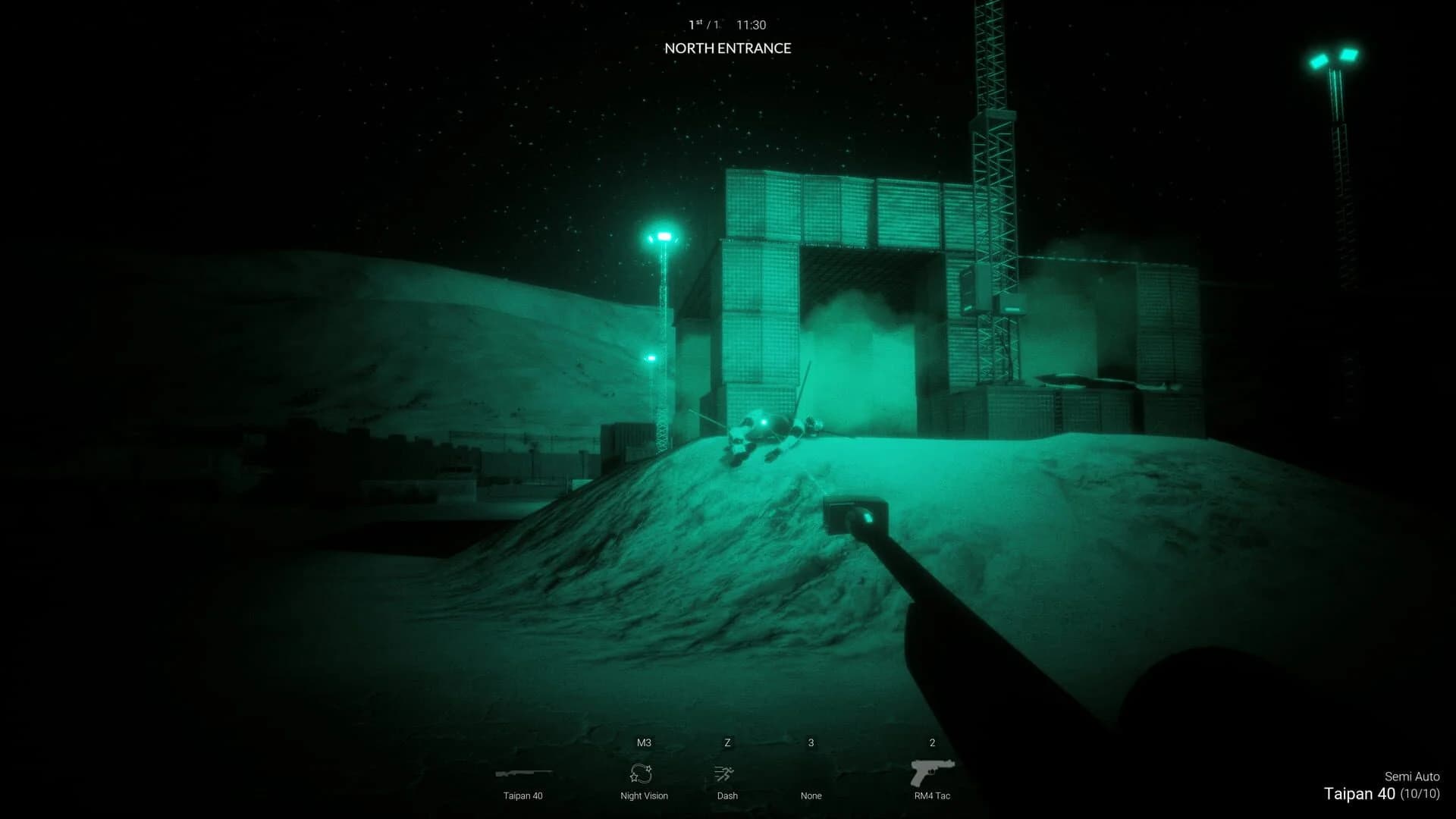This screenshot has width=1456, height=819.
Task: Switch to the Taipan 40 hotbar tab
Action: click(x=523, y=785)
